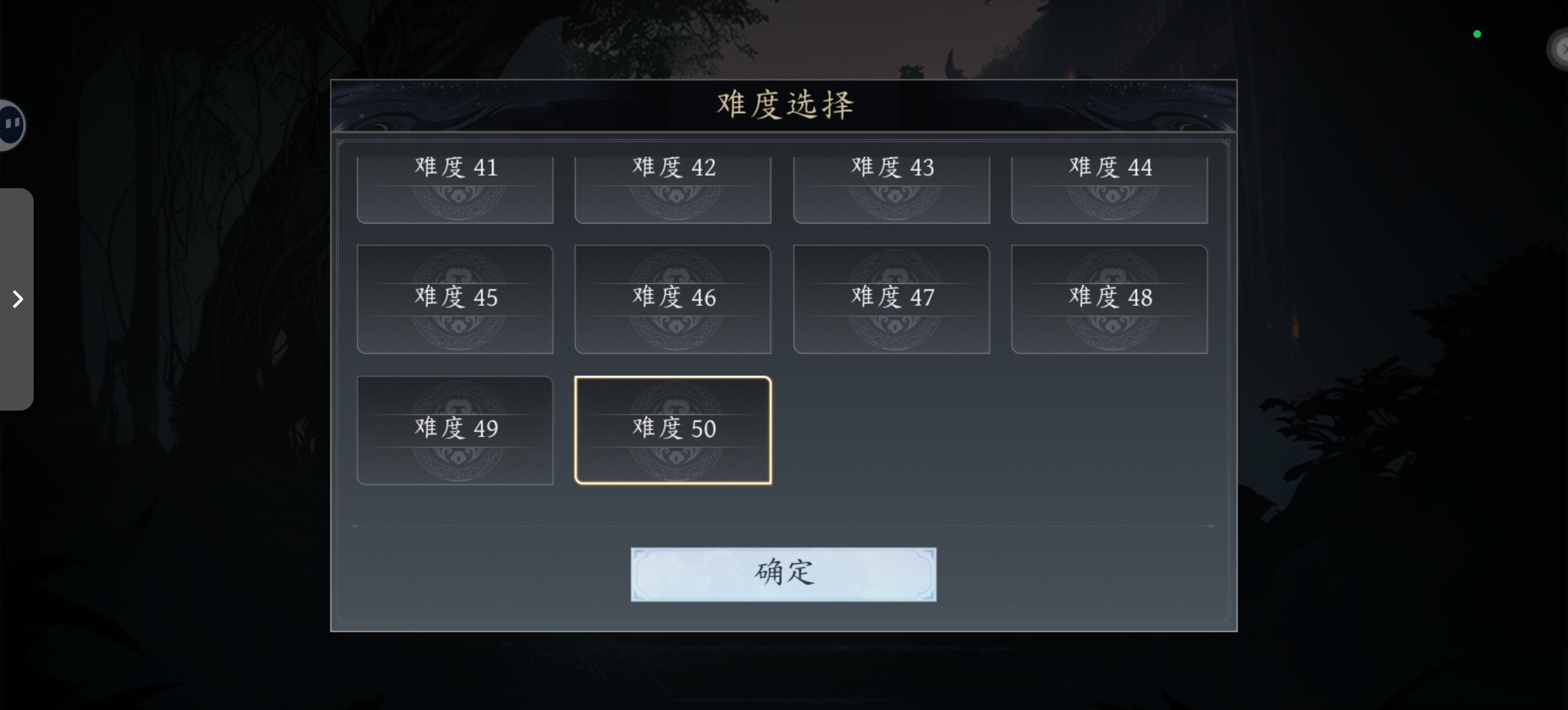Image resolution: width=1568 pixels, height=710 pixels.
Task: Expand the collapsed left sidebar with the chevron
Action: pos(17,299)
